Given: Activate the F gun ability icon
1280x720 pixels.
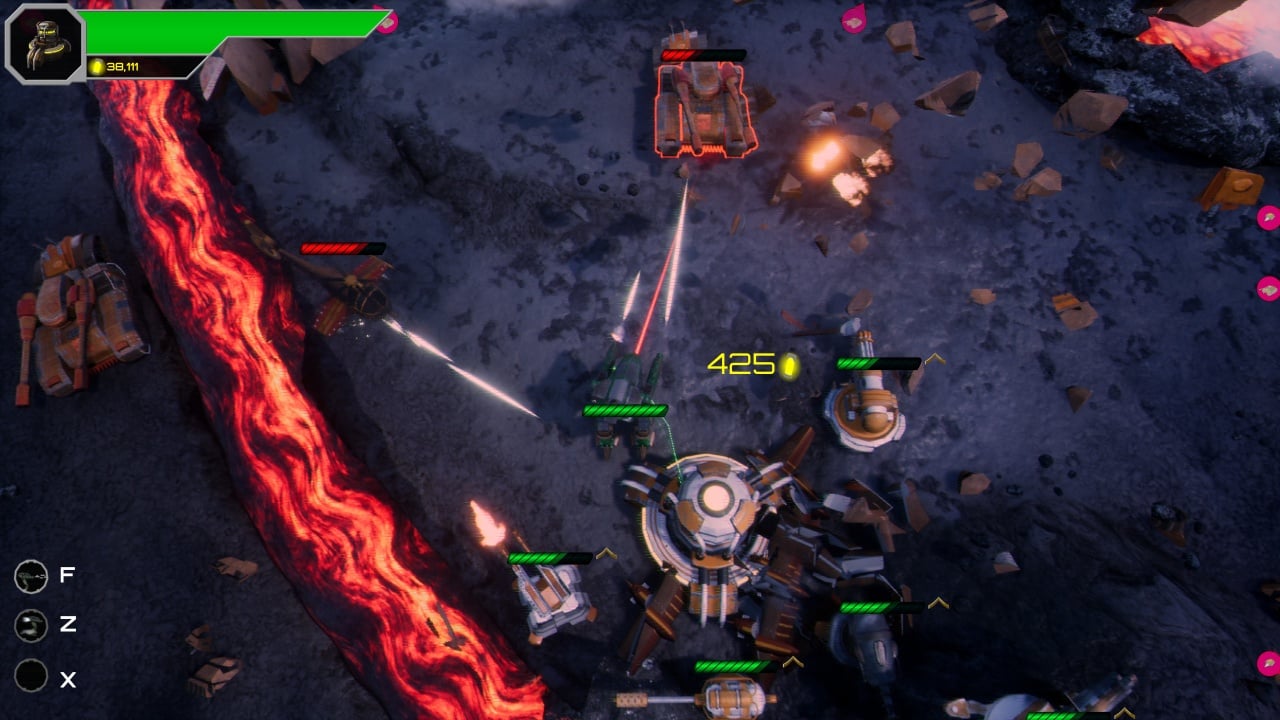Looking at the screenshot, I should point(31,576).
